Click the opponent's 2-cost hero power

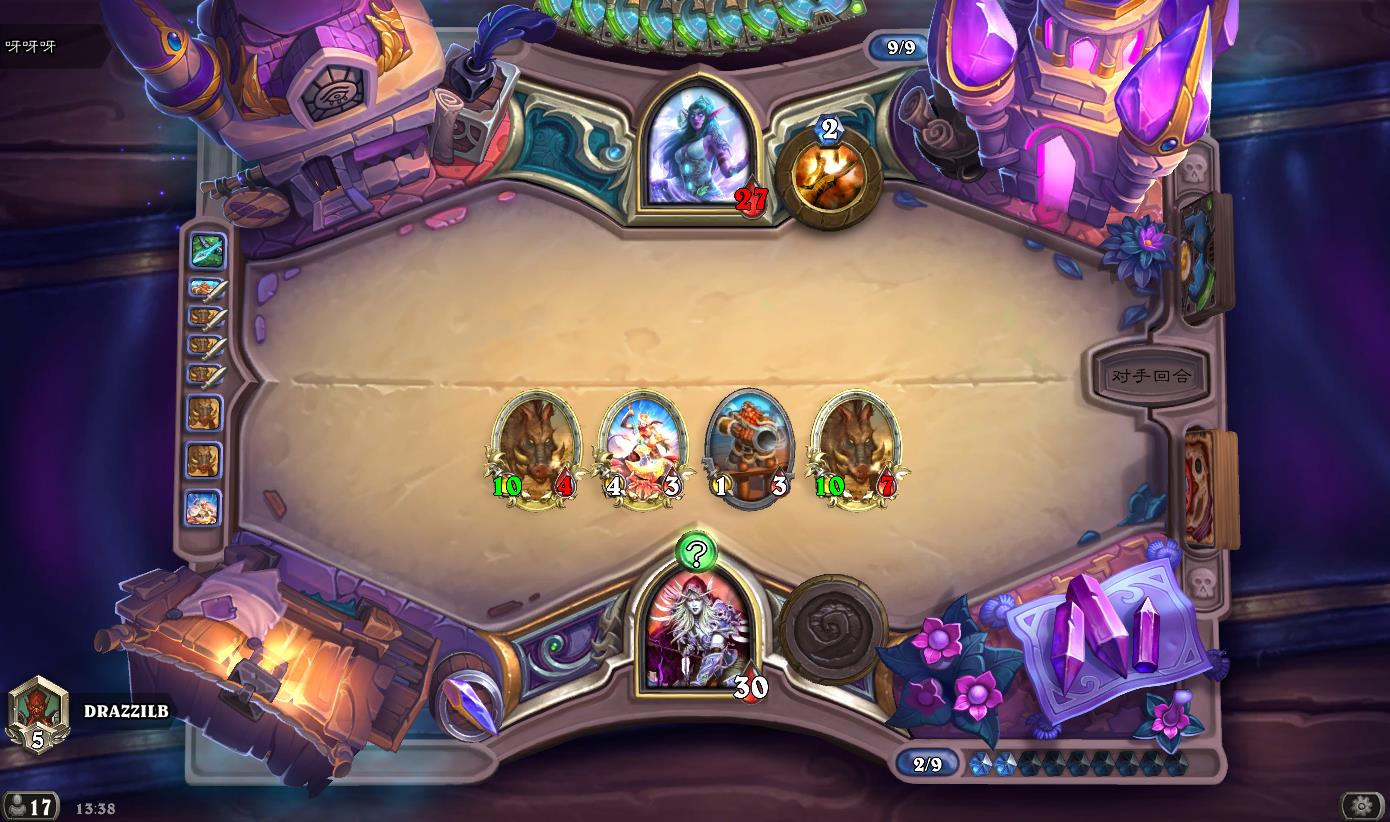[829, 177]
